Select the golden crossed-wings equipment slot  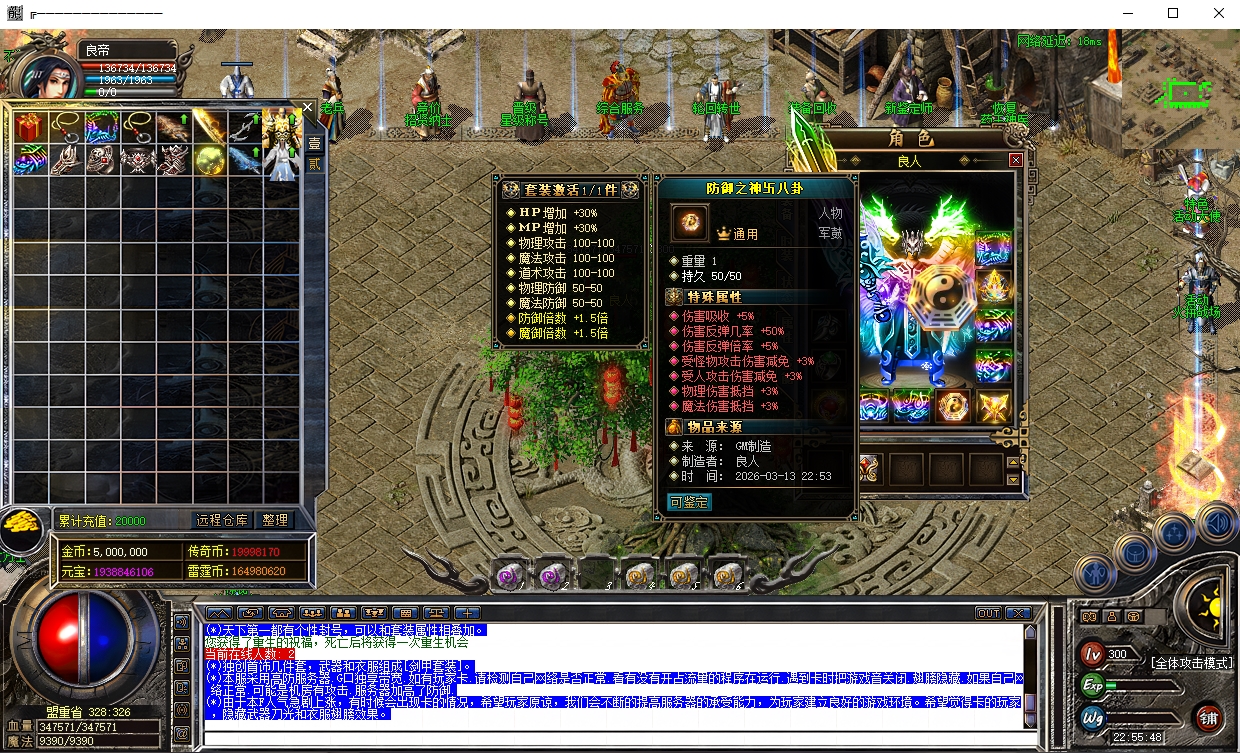coord(994,406)
